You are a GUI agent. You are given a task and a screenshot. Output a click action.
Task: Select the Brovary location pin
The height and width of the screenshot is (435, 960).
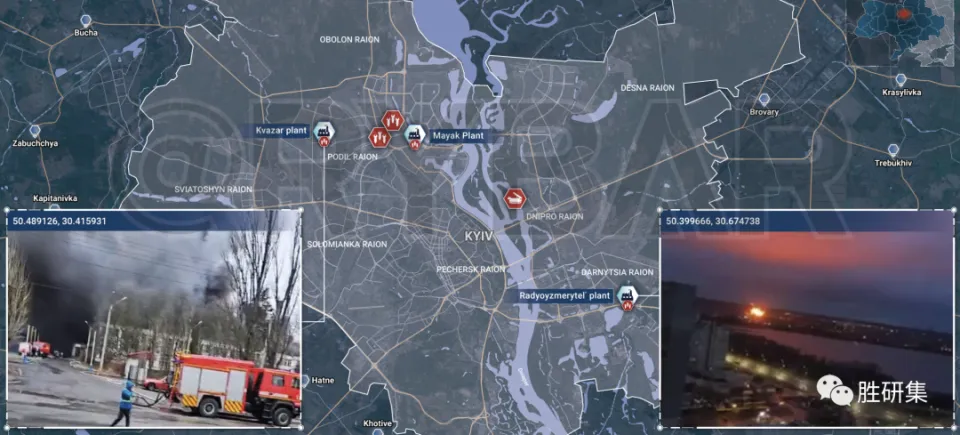coord(764,100)
